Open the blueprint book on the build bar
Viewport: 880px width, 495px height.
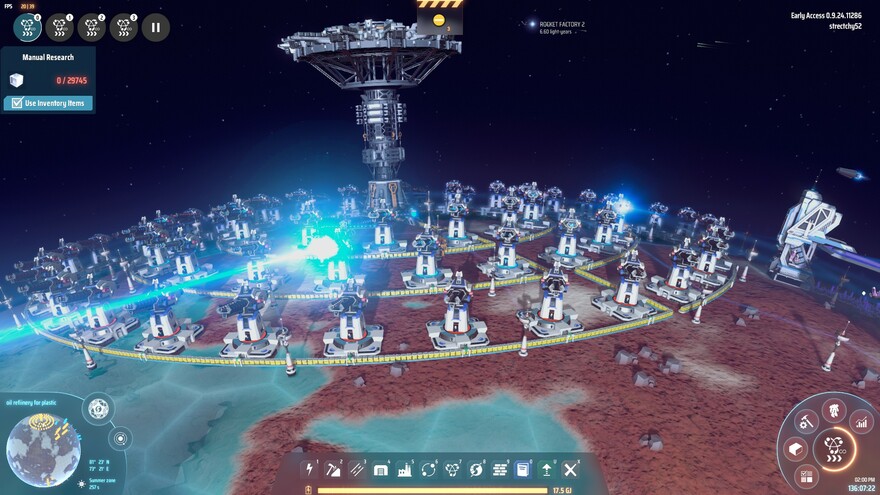pyautogui.click(x=523, y=469)
